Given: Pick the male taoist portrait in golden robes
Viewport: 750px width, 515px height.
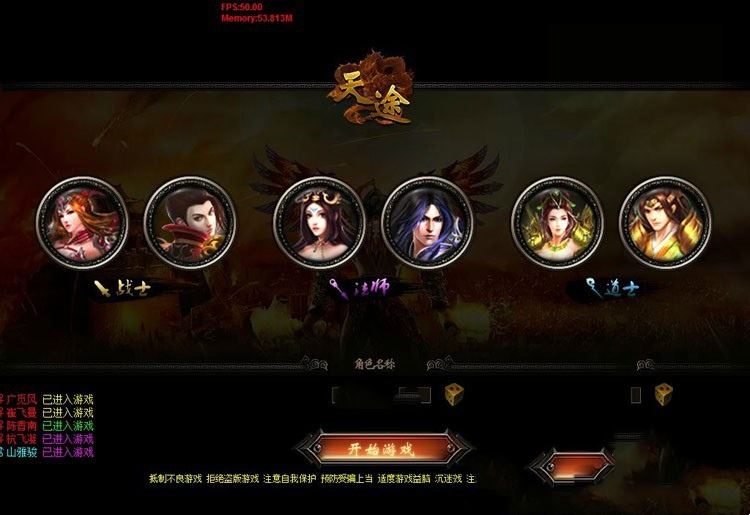Looking at the screenshot, I should pyautogui.click(x=664, y=222).
